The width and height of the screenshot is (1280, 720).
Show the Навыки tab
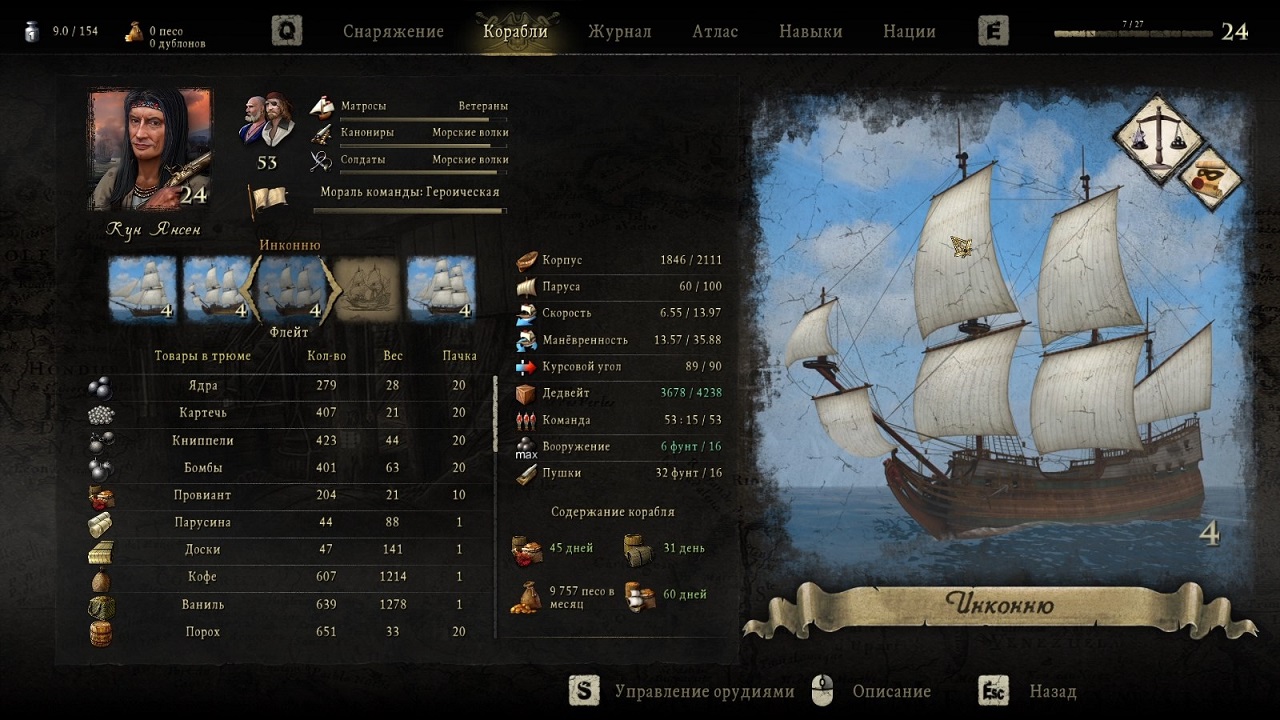tap(810, 31)
